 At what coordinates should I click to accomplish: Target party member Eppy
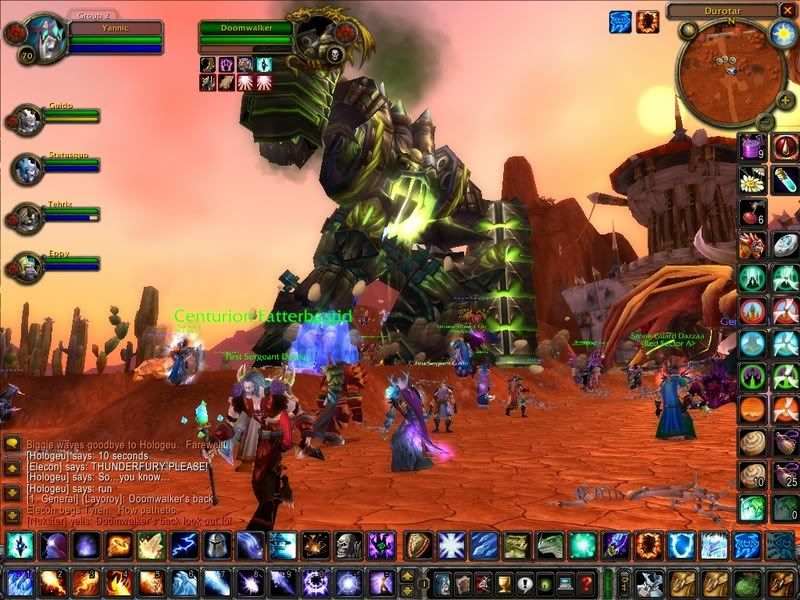[x=28, y=263]
